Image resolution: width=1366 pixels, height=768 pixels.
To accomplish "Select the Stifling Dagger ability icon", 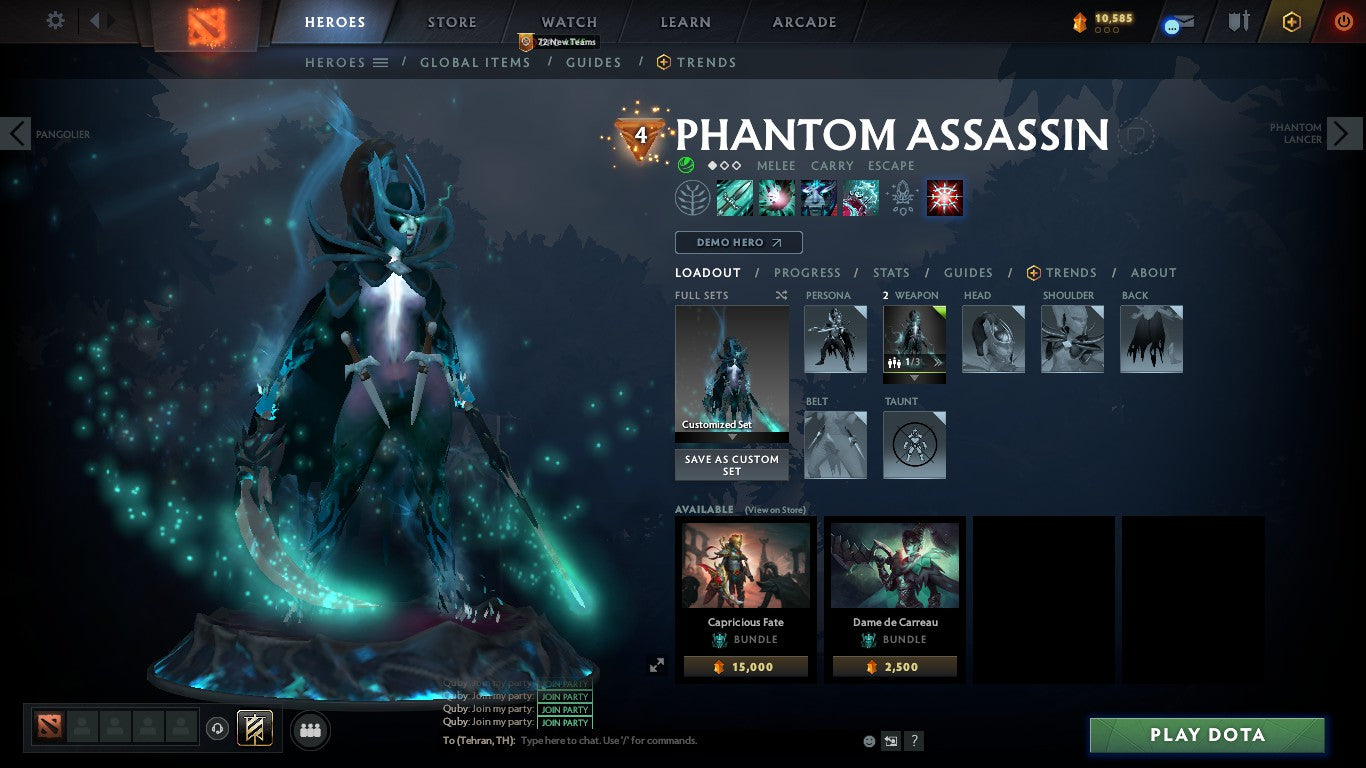I will click(x=735, y=197).
